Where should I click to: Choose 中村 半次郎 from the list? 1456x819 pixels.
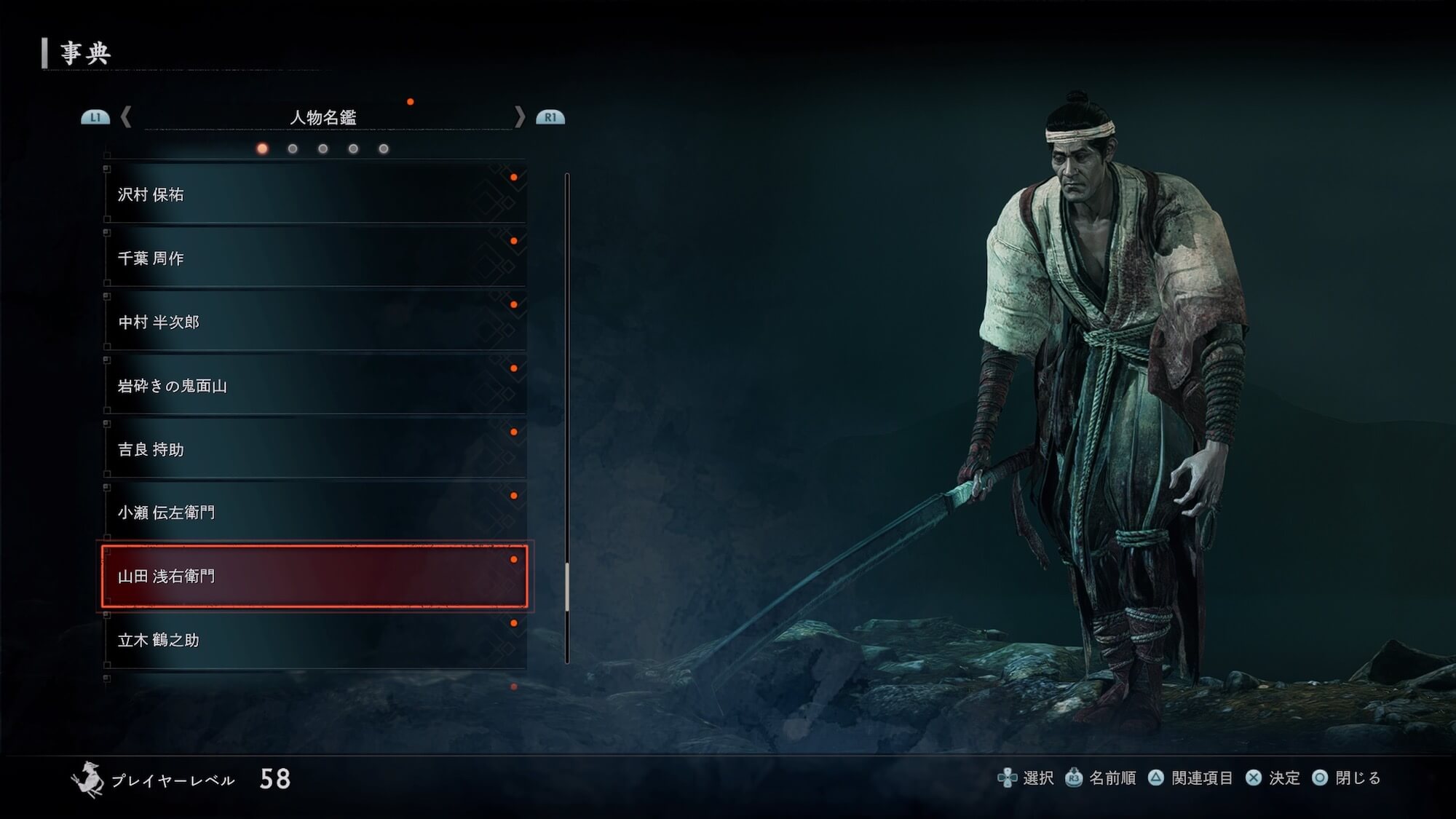click(x=314, y=322)
